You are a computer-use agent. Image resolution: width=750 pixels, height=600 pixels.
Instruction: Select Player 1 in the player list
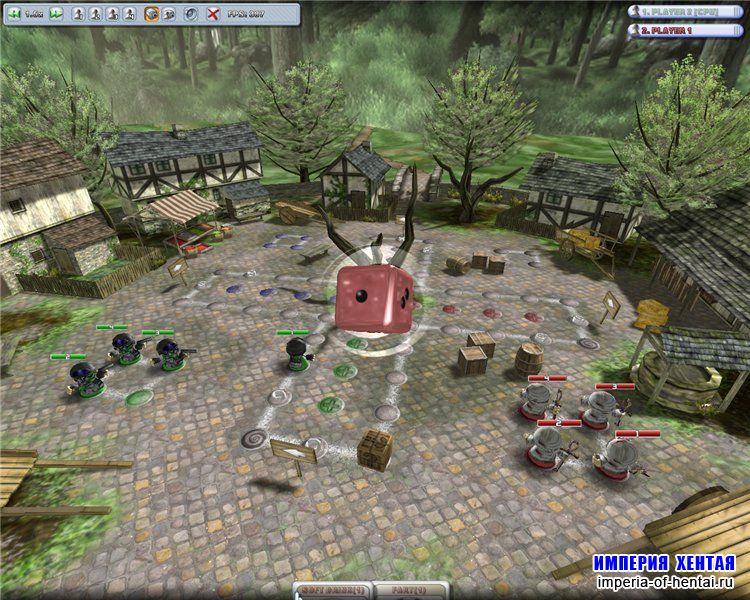pyautogui.click(x=686, y=30)
